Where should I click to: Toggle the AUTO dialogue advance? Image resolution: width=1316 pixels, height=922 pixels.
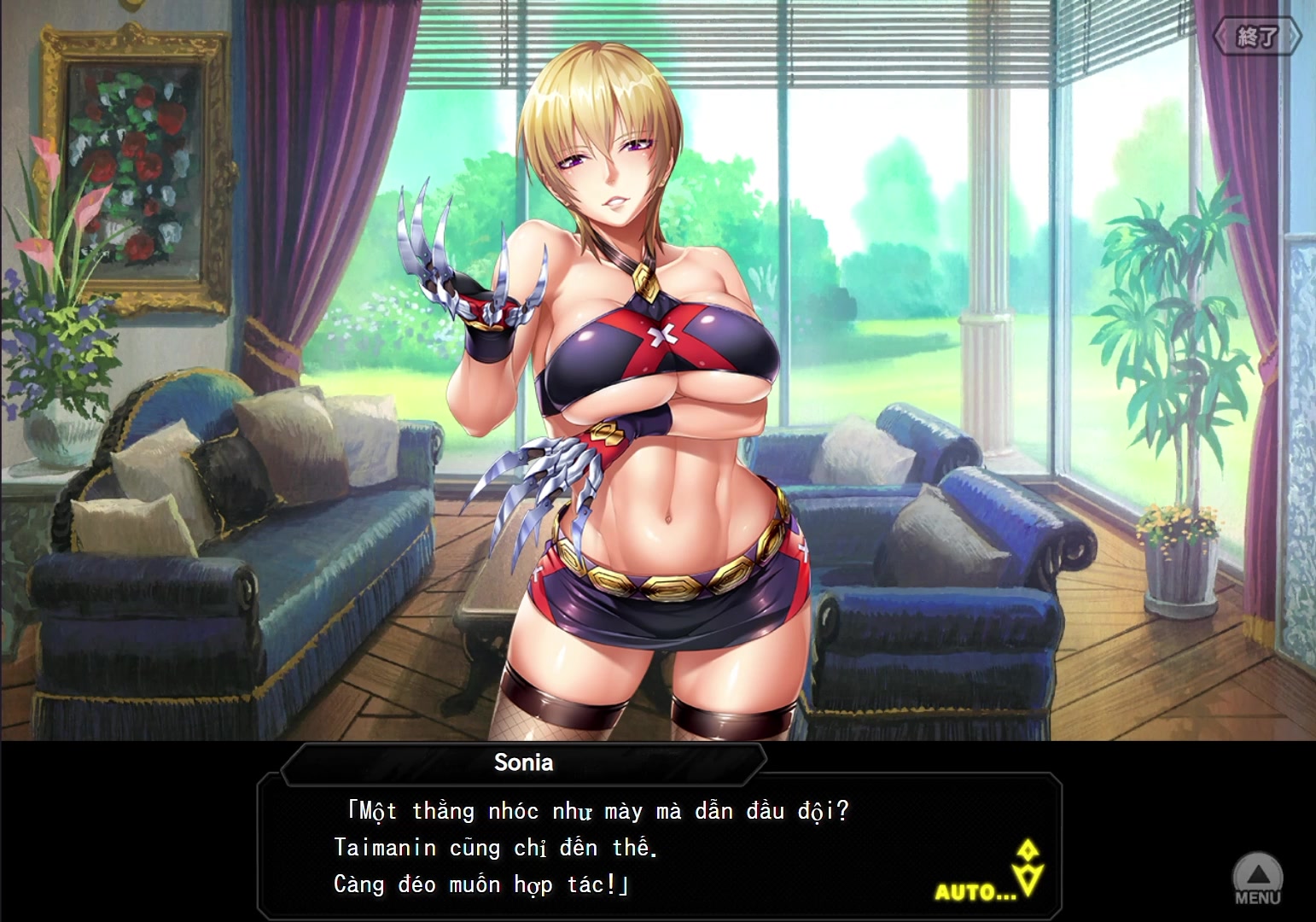coord(975,893)
